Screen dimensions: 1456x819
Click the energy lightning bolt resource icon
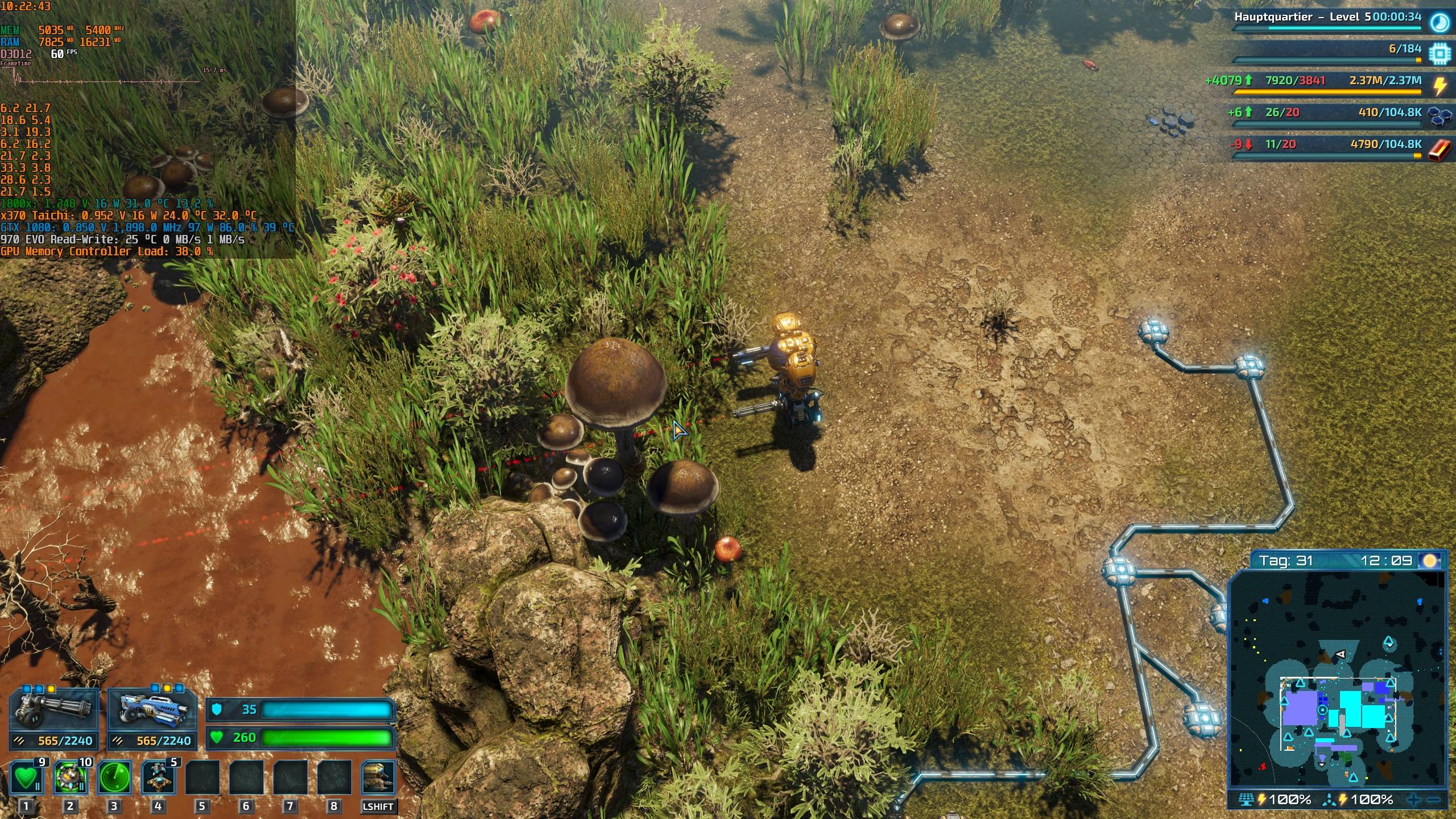click(1440, 85)
